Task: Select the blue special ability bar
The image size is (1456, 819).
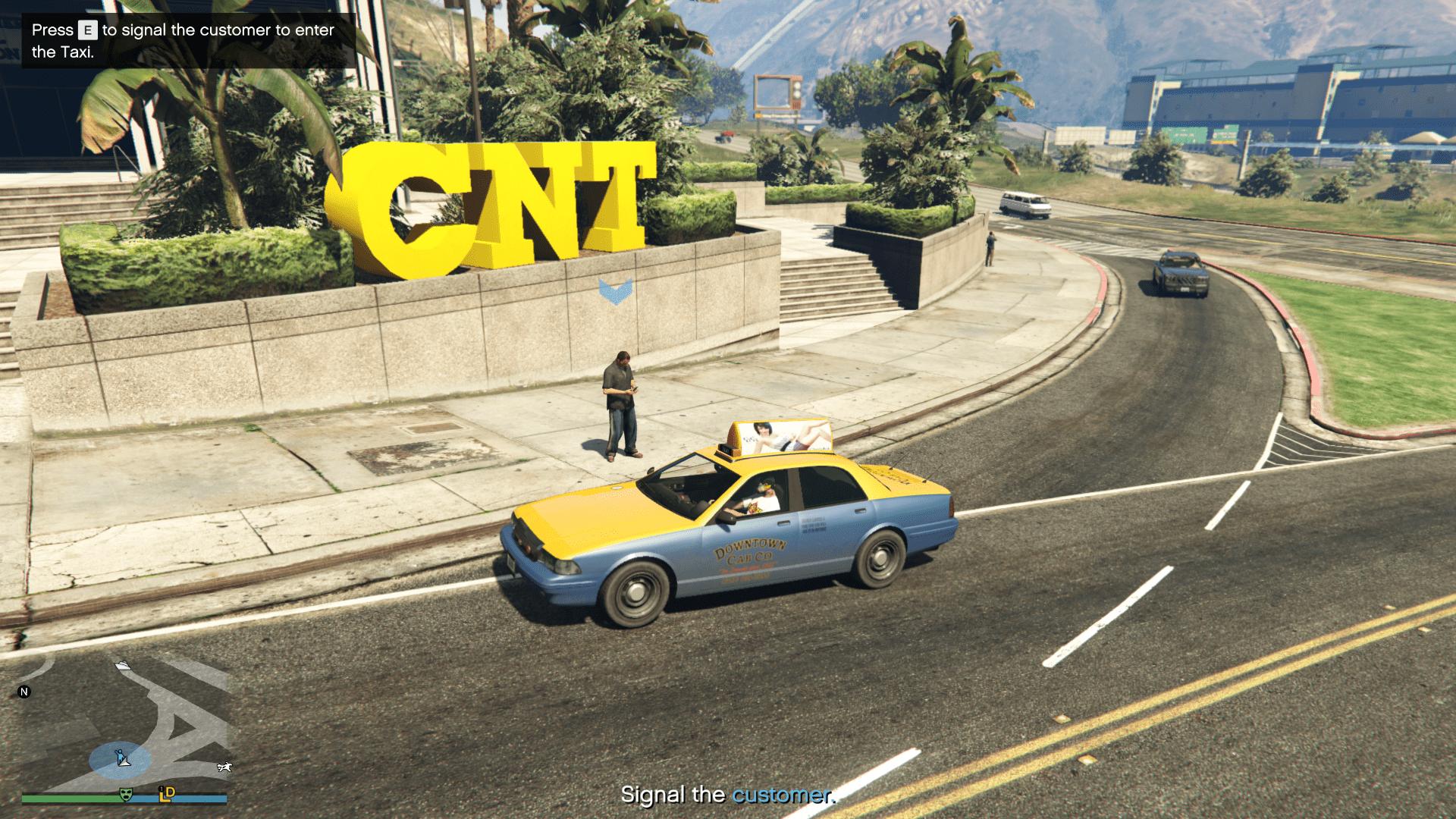Action: click(197, 798)
